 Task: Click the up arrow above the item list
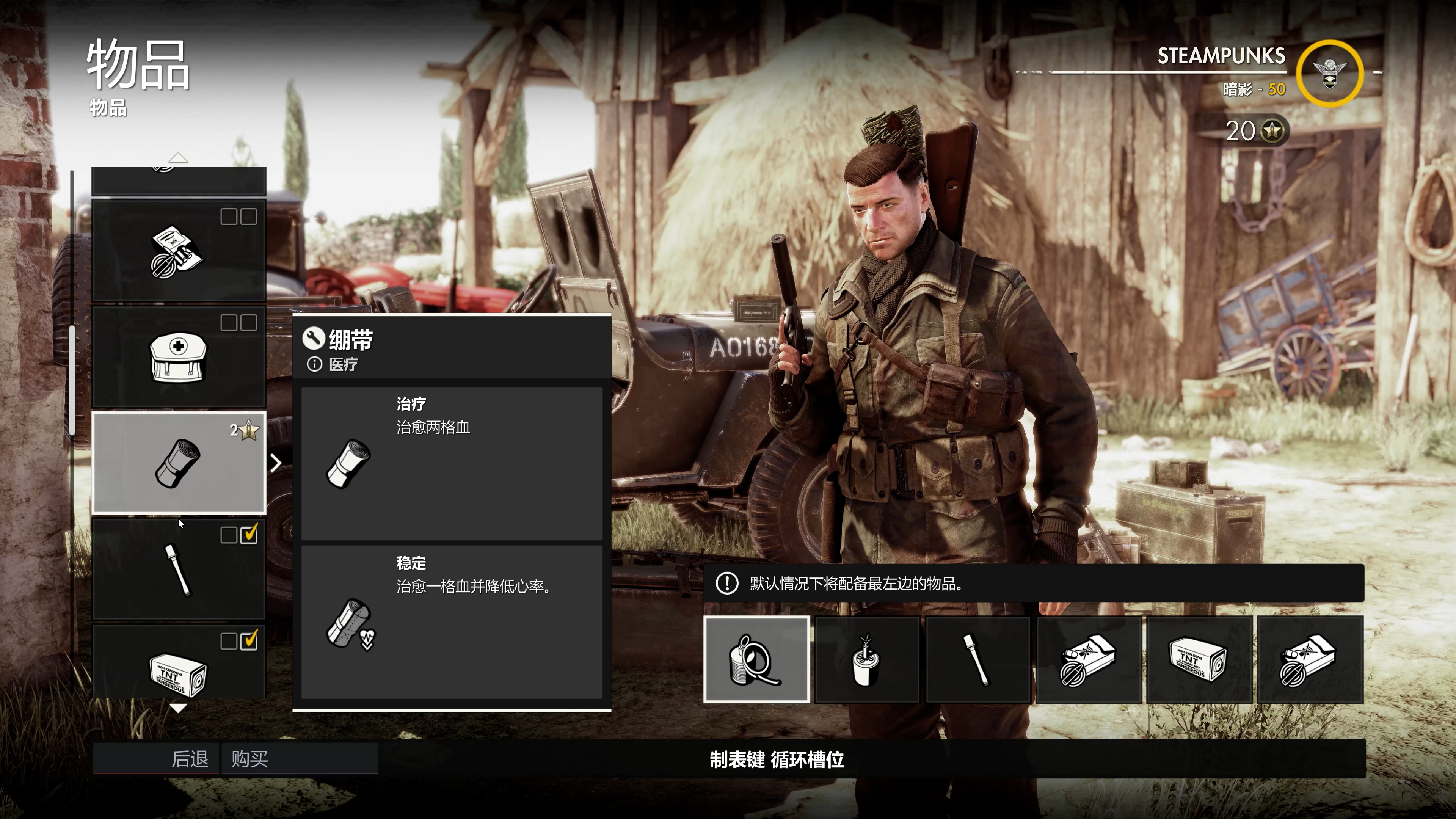[x=178, y=158]
